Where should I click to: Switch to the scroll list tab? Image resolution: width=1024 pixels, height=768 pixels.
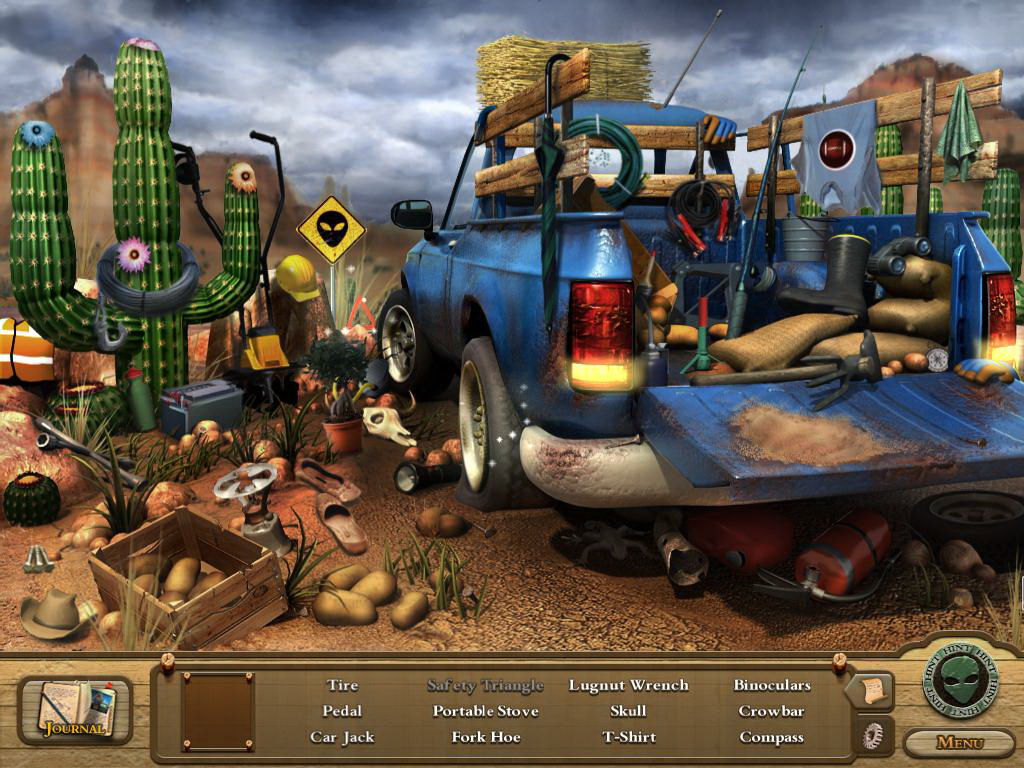coord(868,689)
